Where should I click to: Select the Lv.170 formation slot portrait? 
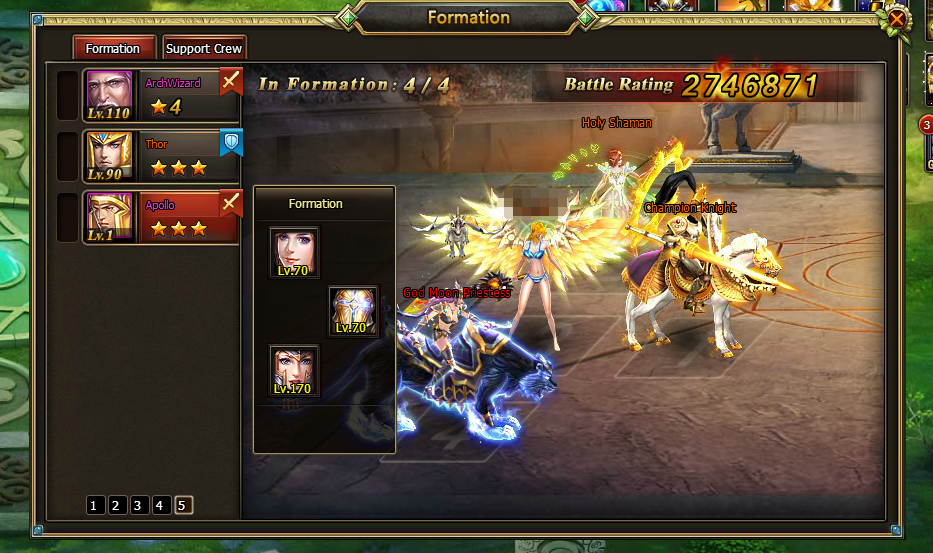(x=294, y=371)
